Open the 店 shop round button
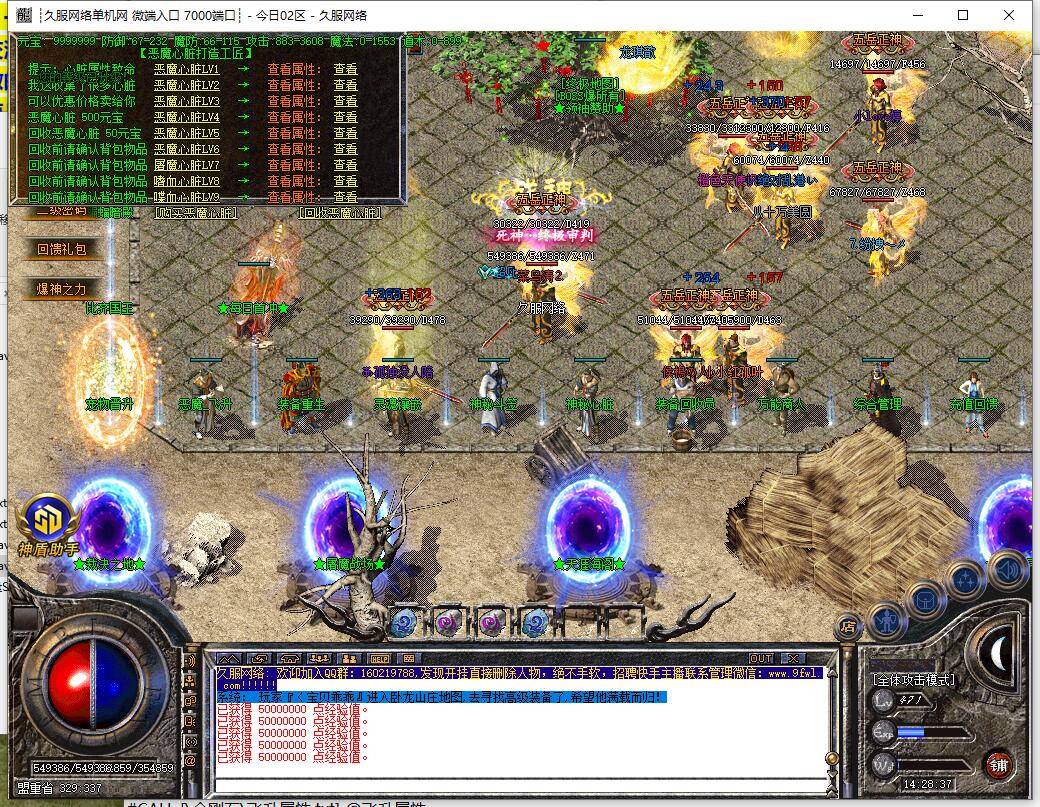Image resolution: width=1040 pixels, height=807 pixels. click(x=848, y=626)
